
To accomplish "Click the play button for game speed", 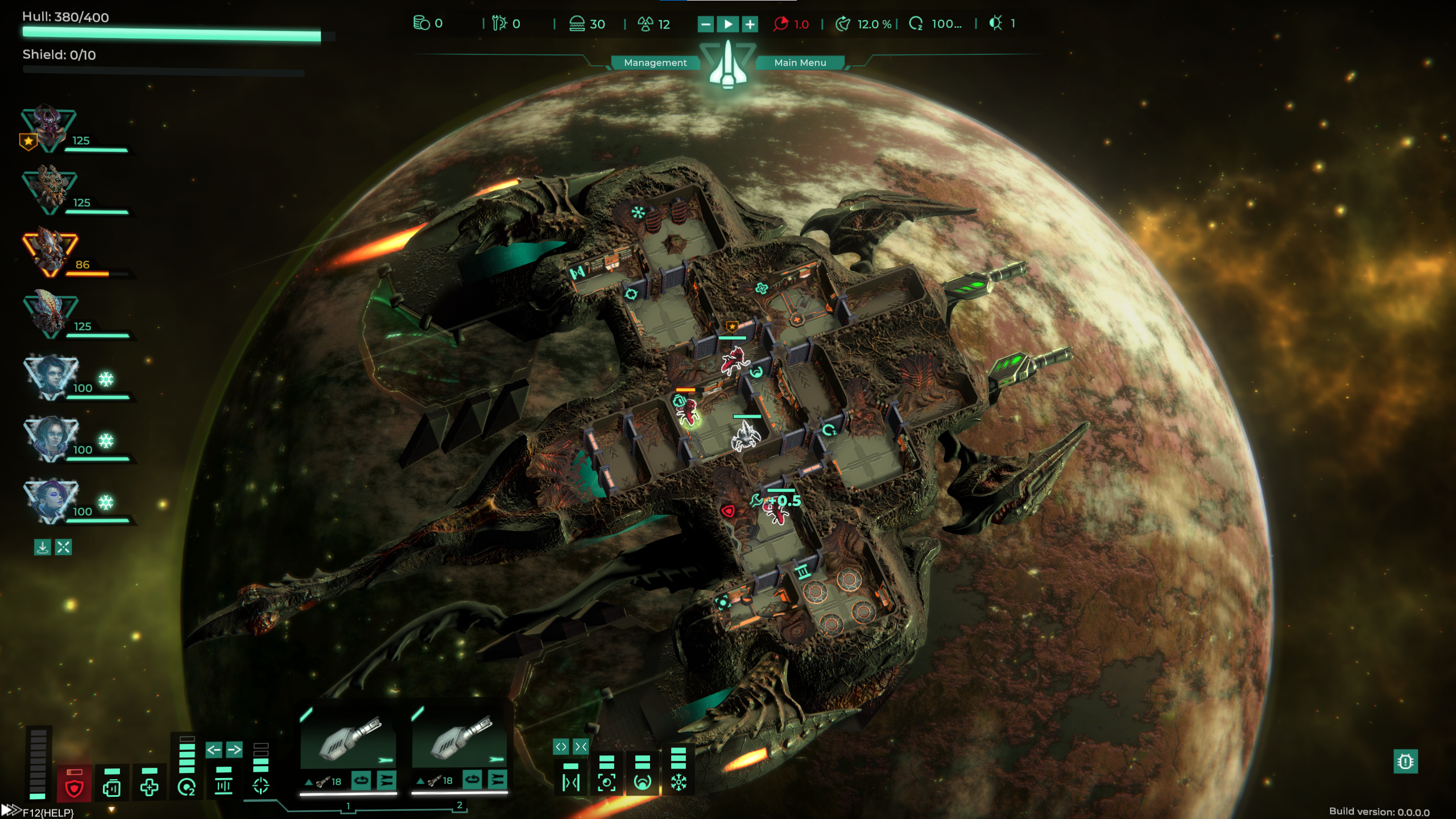I will (x=727, y=24).
